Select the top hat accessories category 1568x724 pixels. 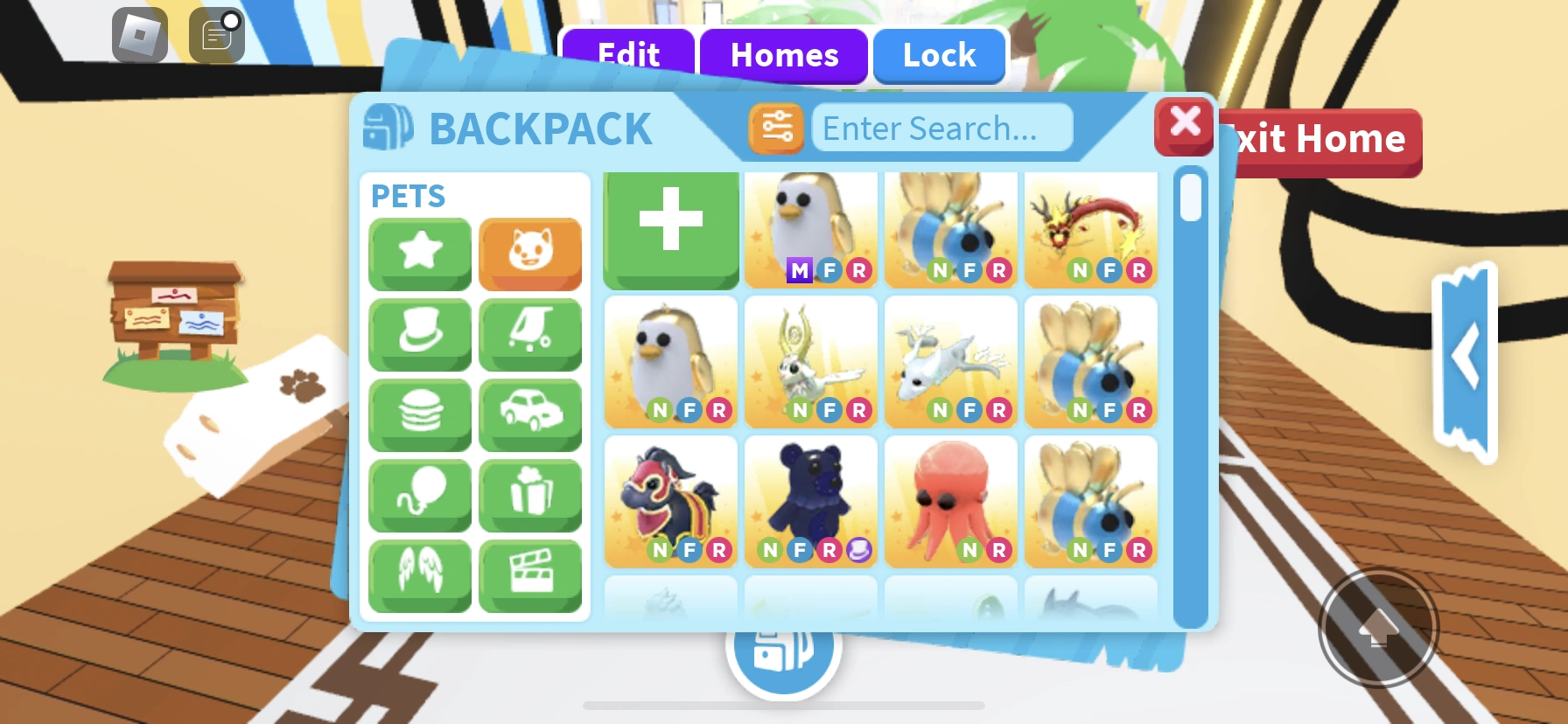tap(418, 335)
